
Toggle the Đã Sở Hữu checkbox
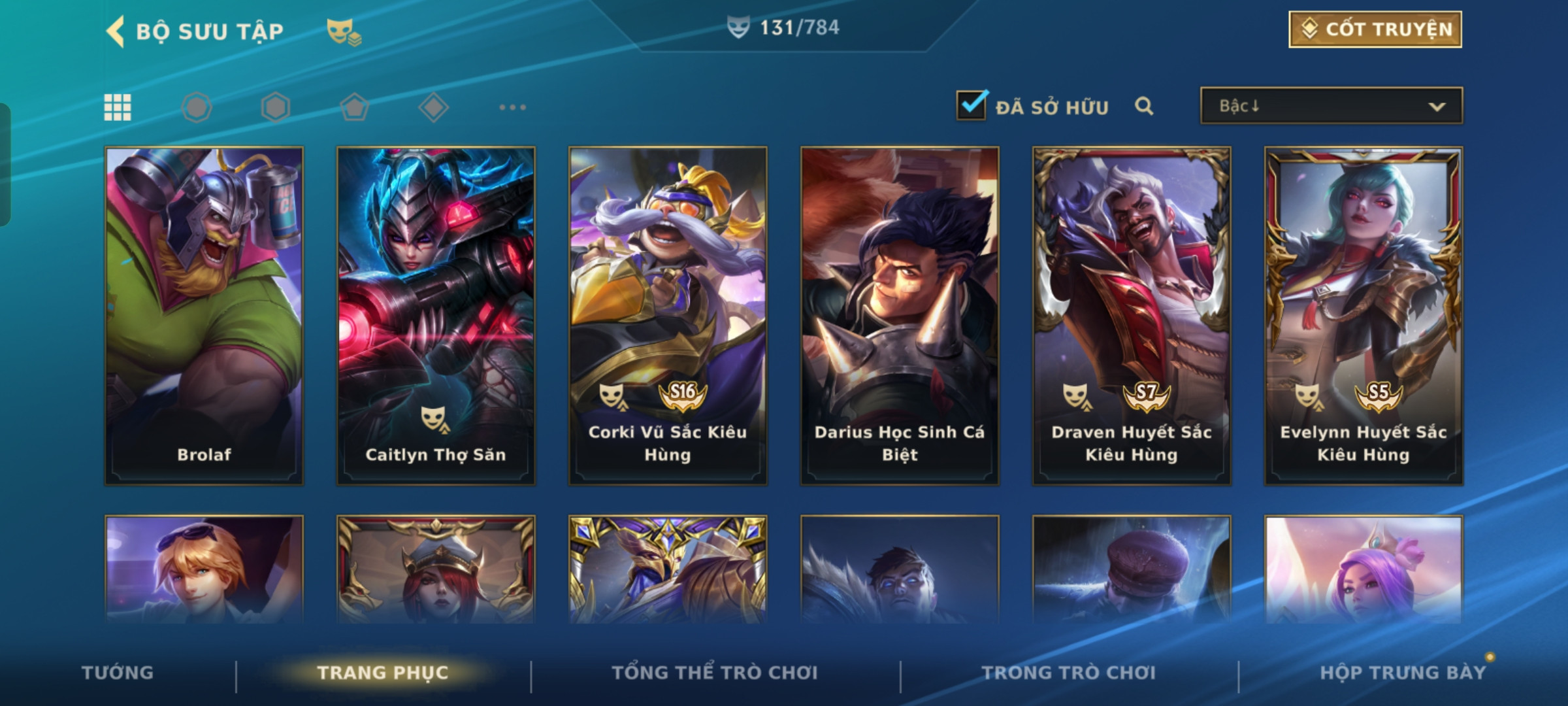pyautogui.click(x=971, y=106)
